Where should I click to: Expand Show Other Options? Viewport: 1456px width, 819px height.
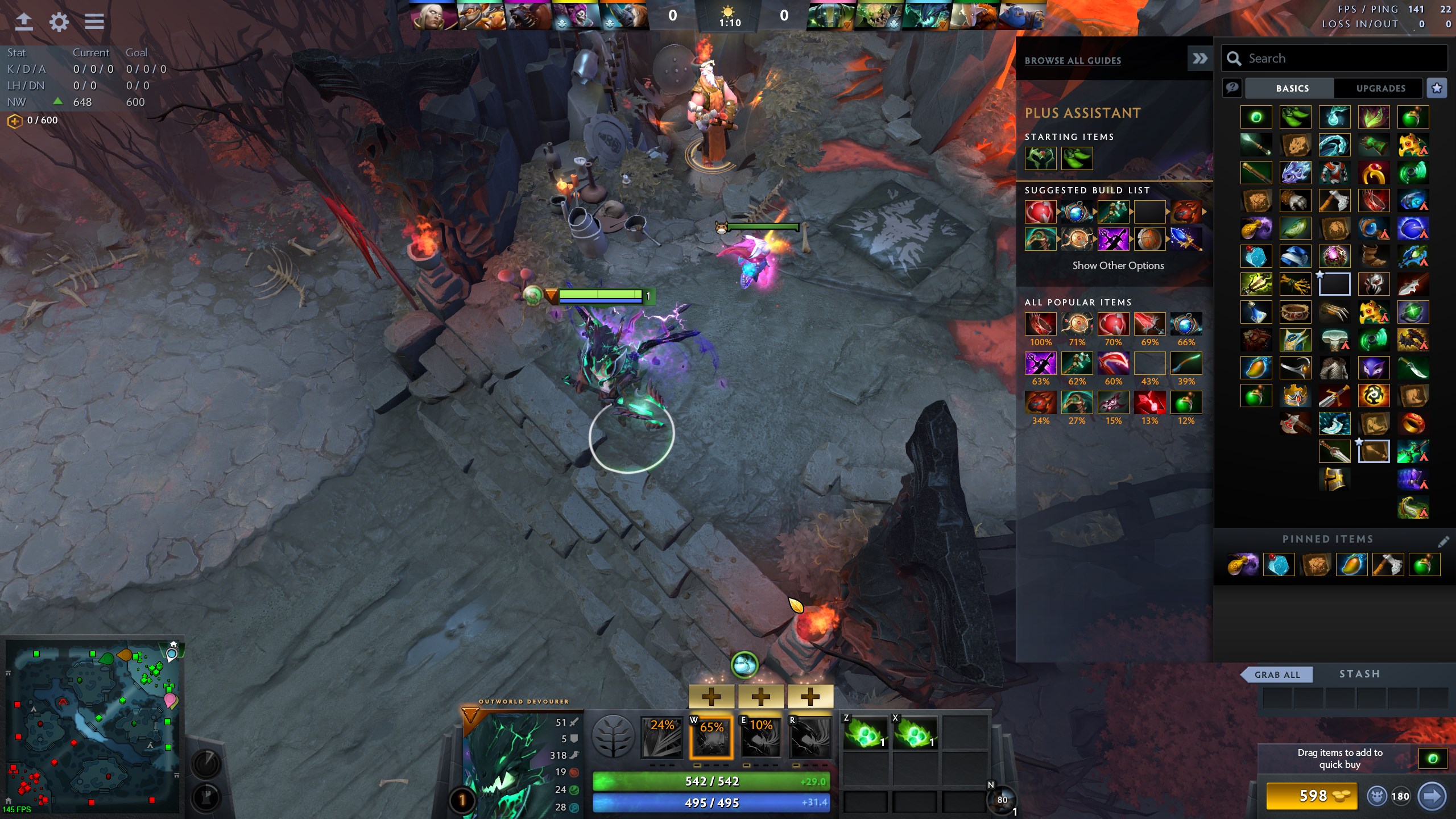1118,266
